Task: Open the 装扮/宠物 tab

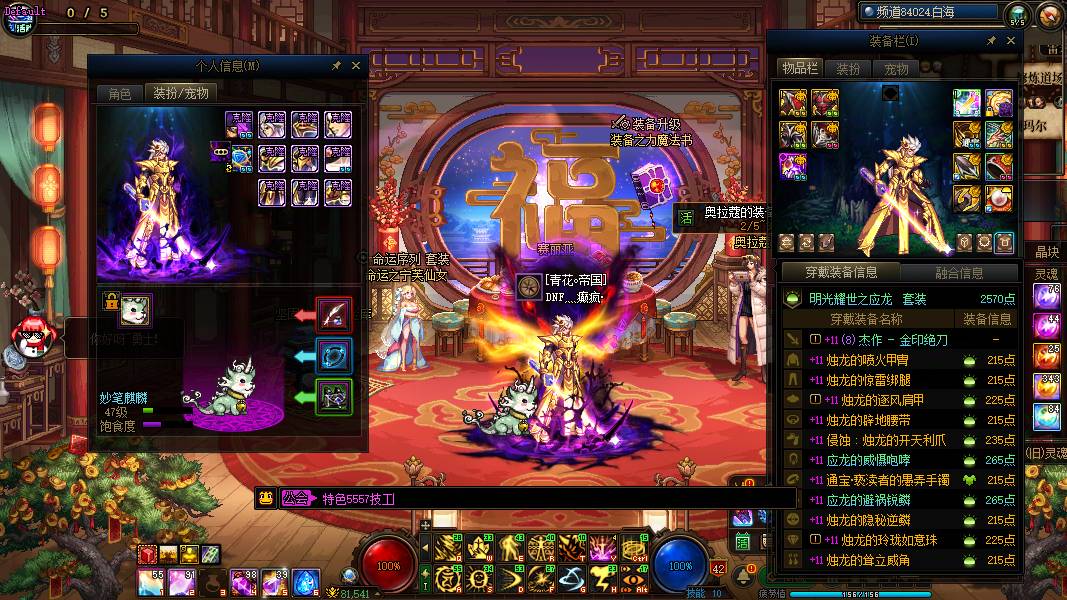Action: pos(180,93)
